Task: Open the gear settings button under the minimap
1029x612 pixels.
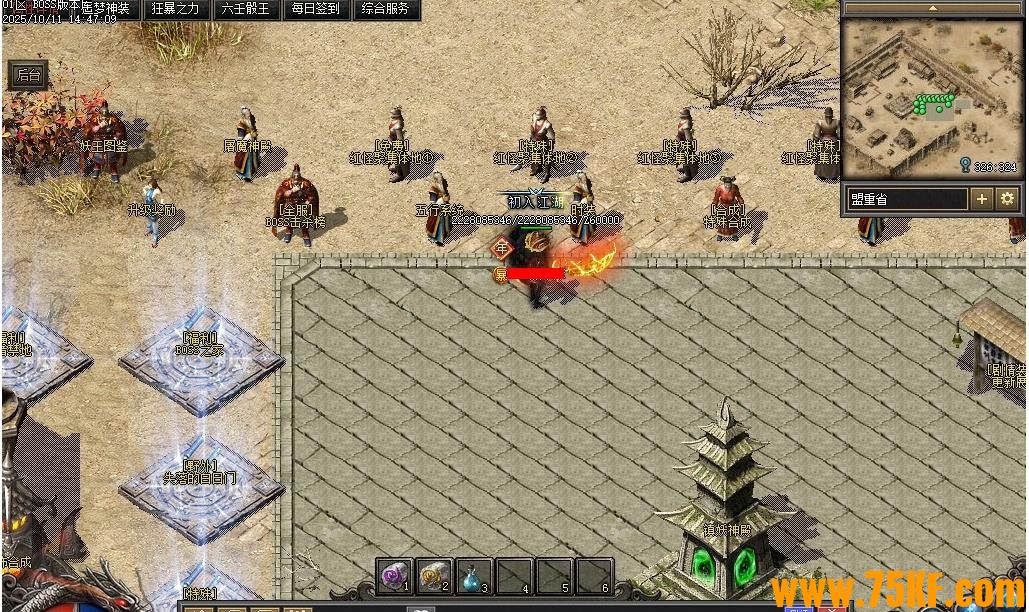Action: (x=1007, y=199)
